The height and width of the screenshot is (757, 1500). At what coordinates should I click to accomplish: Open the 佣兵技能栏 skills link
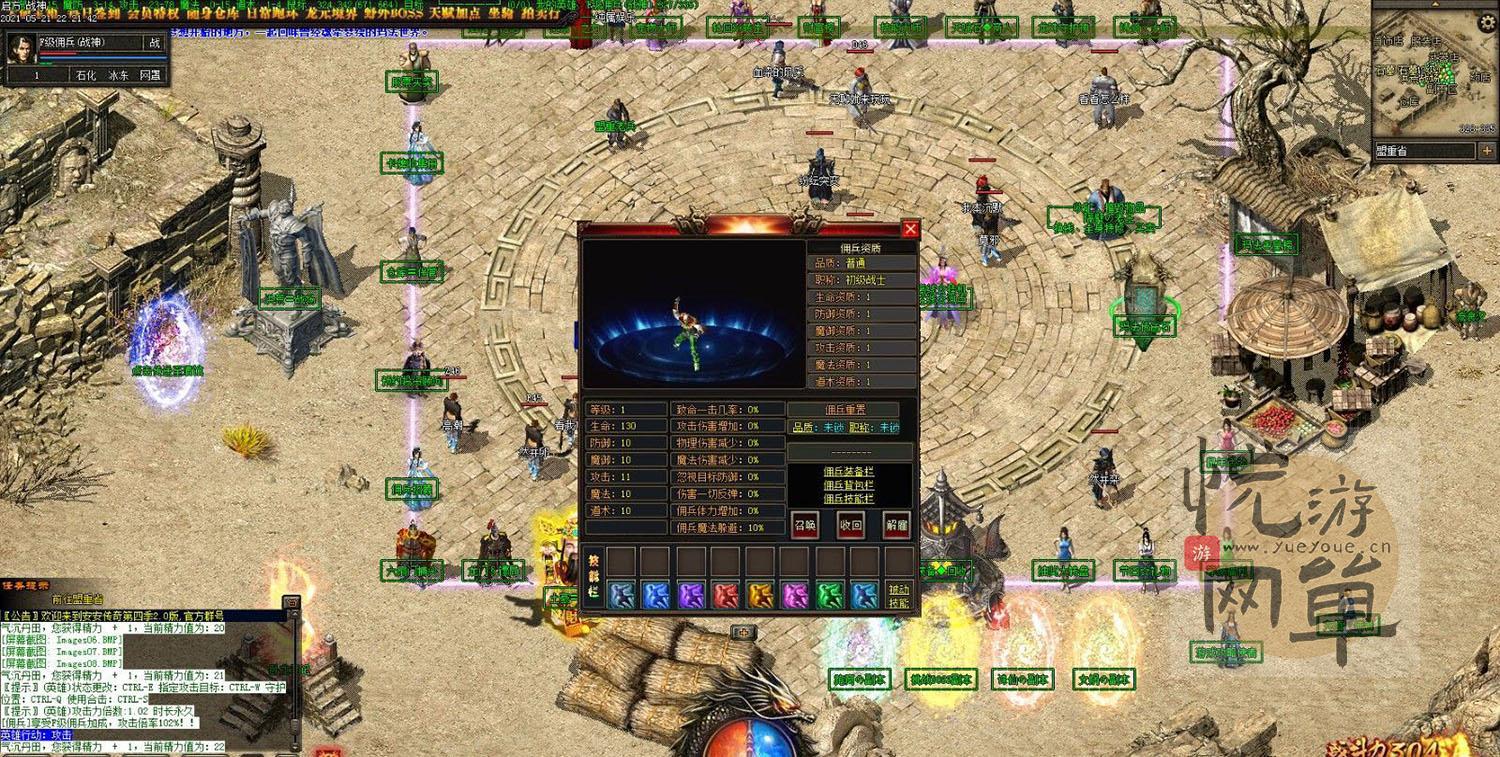pyautogui.click(x=848, y=498)
